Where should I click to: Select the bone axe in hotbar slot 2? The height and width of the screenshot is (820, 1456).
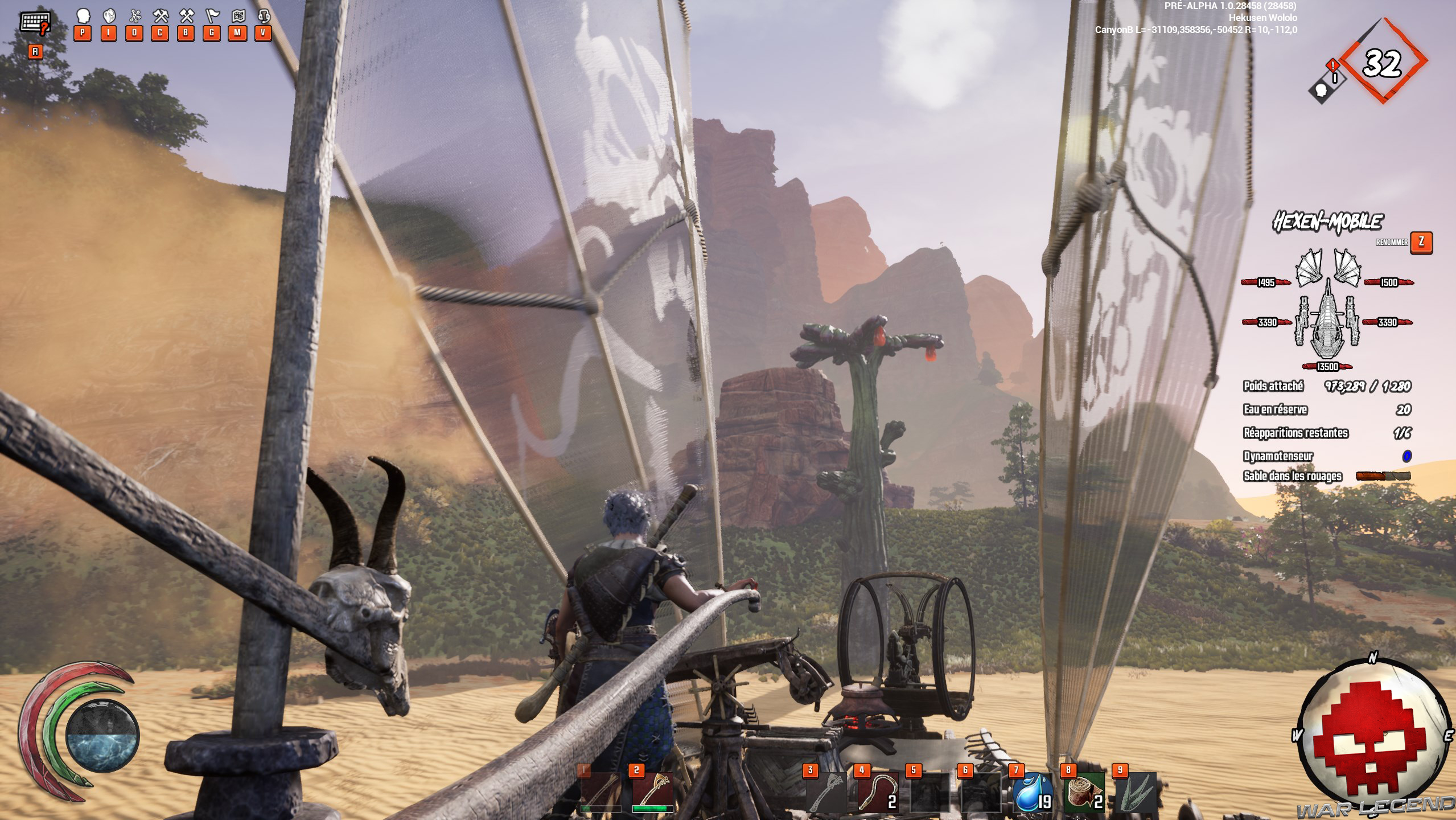[x=653, y=792]
